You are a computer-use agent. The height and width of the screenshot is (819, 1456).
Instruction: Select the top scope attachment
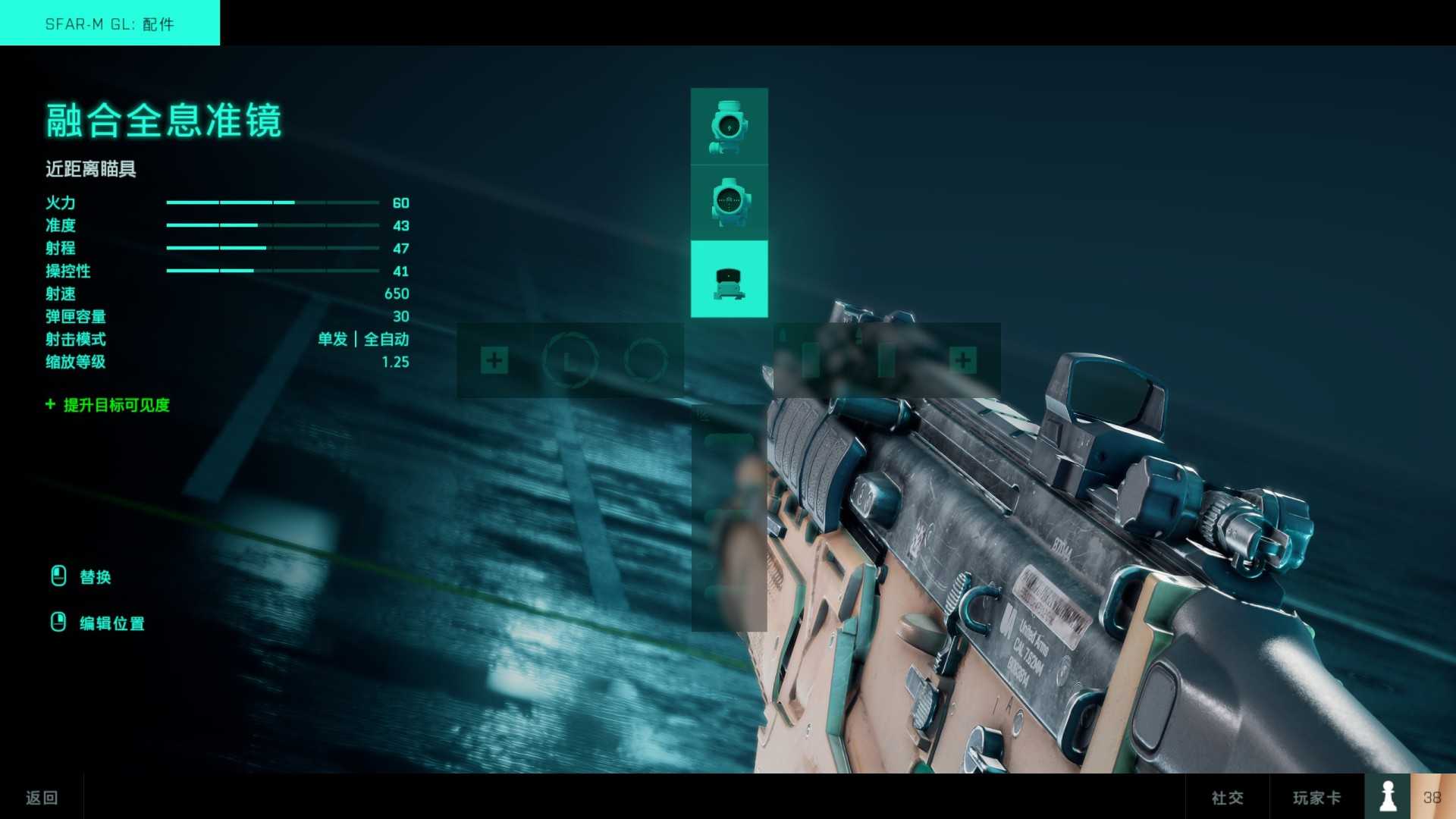coord(729,126)
